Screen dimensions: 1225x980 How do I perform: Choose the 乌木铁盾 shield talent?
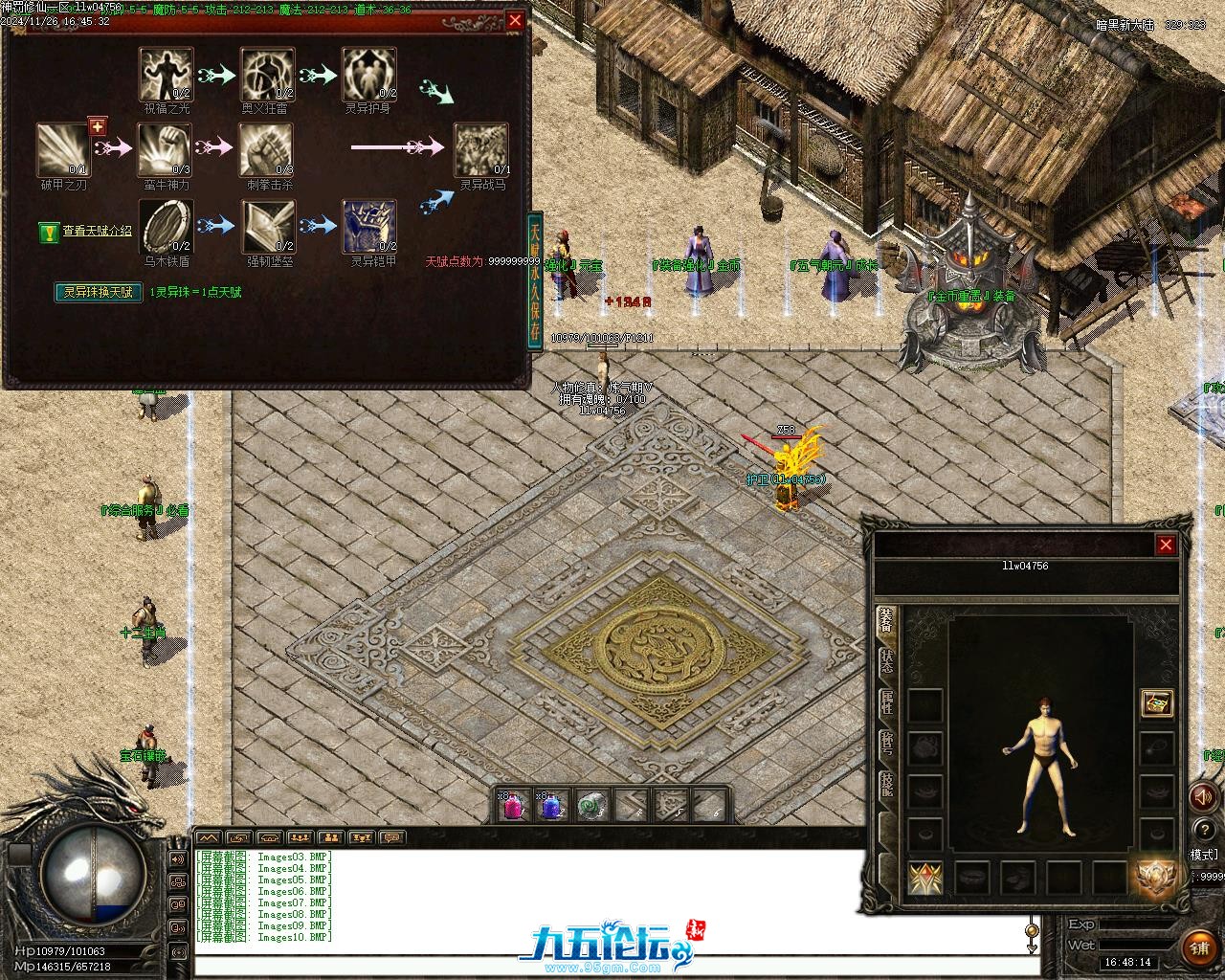click(166, 227)
